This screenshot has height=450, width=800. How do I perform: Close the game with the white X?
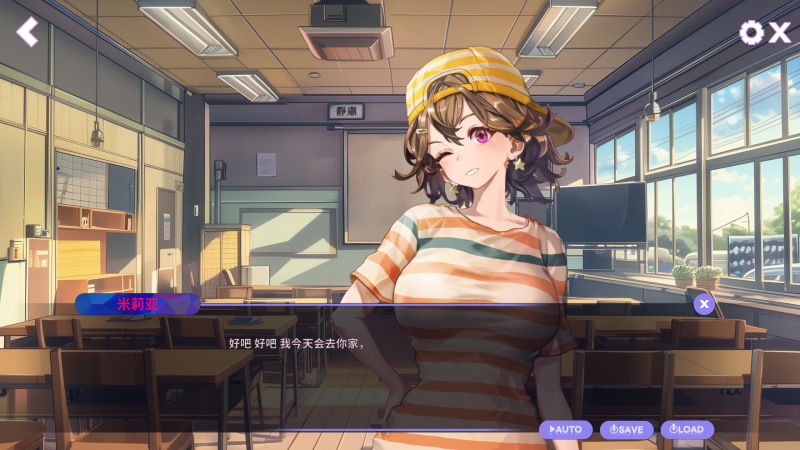pyautogui.click(x=780, y=32)
